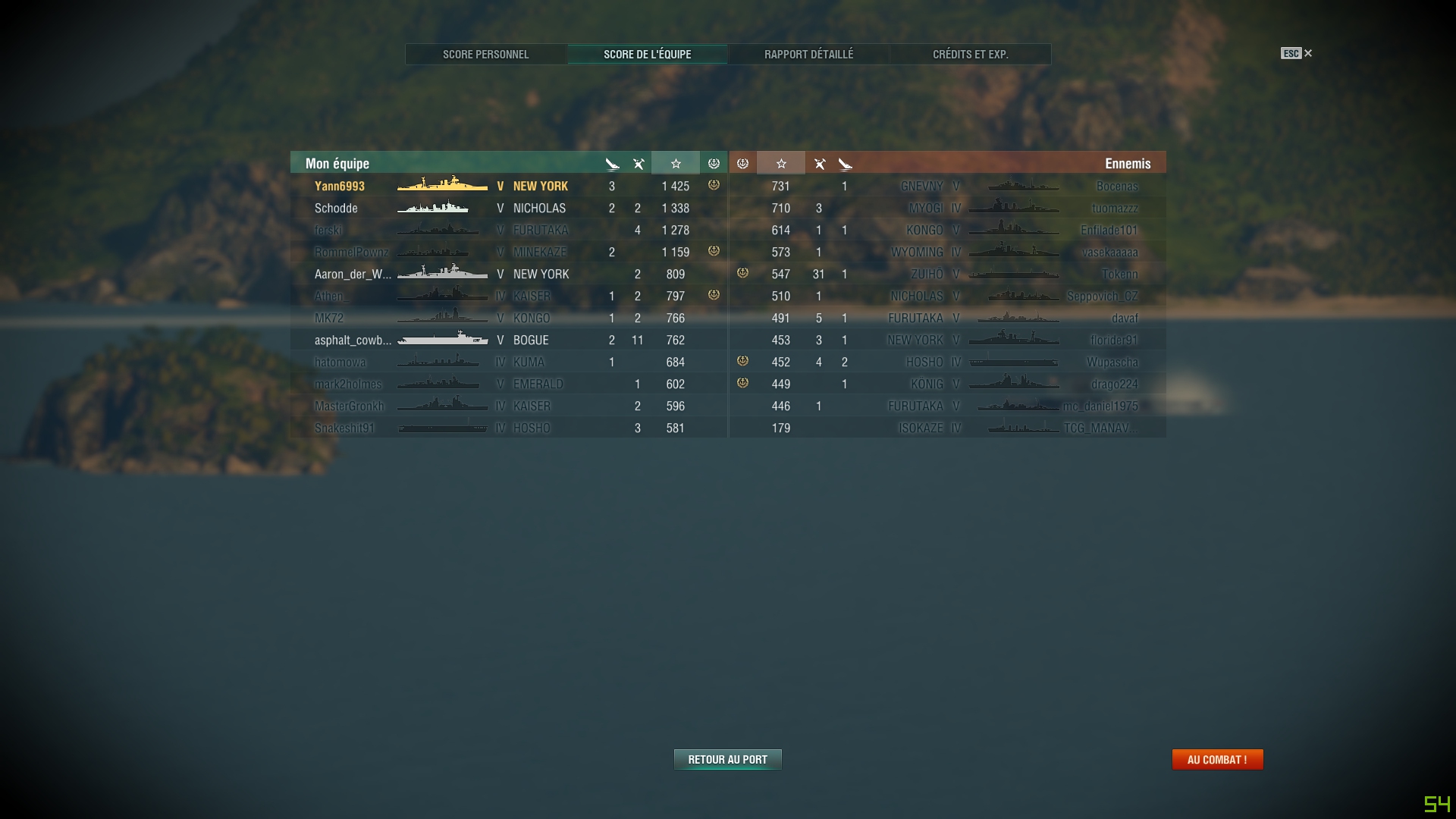The height and width of the screenshot is (819, 1456).
Task: Close the results screen via the X
Action: (1309, 53)
